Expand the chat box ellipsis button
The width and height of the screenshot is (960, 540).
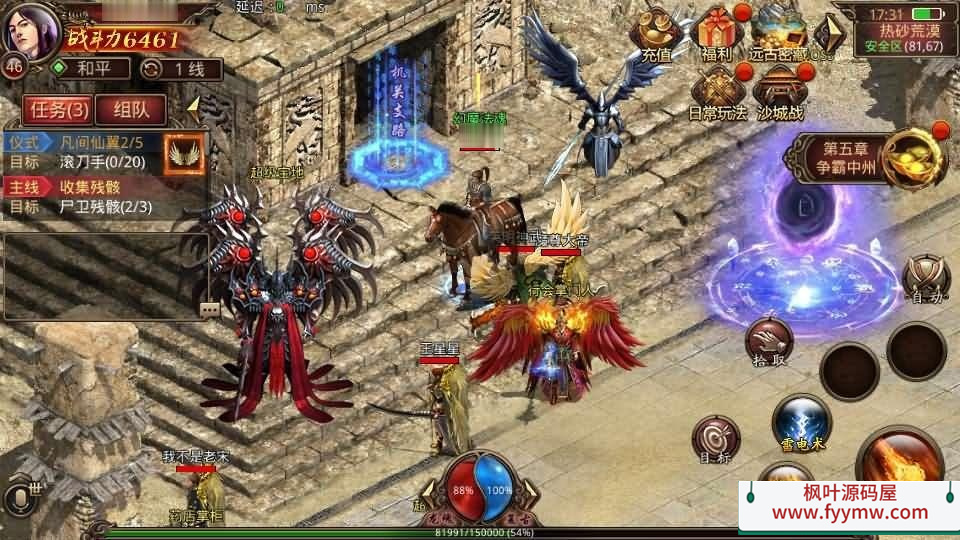point(209,309)
